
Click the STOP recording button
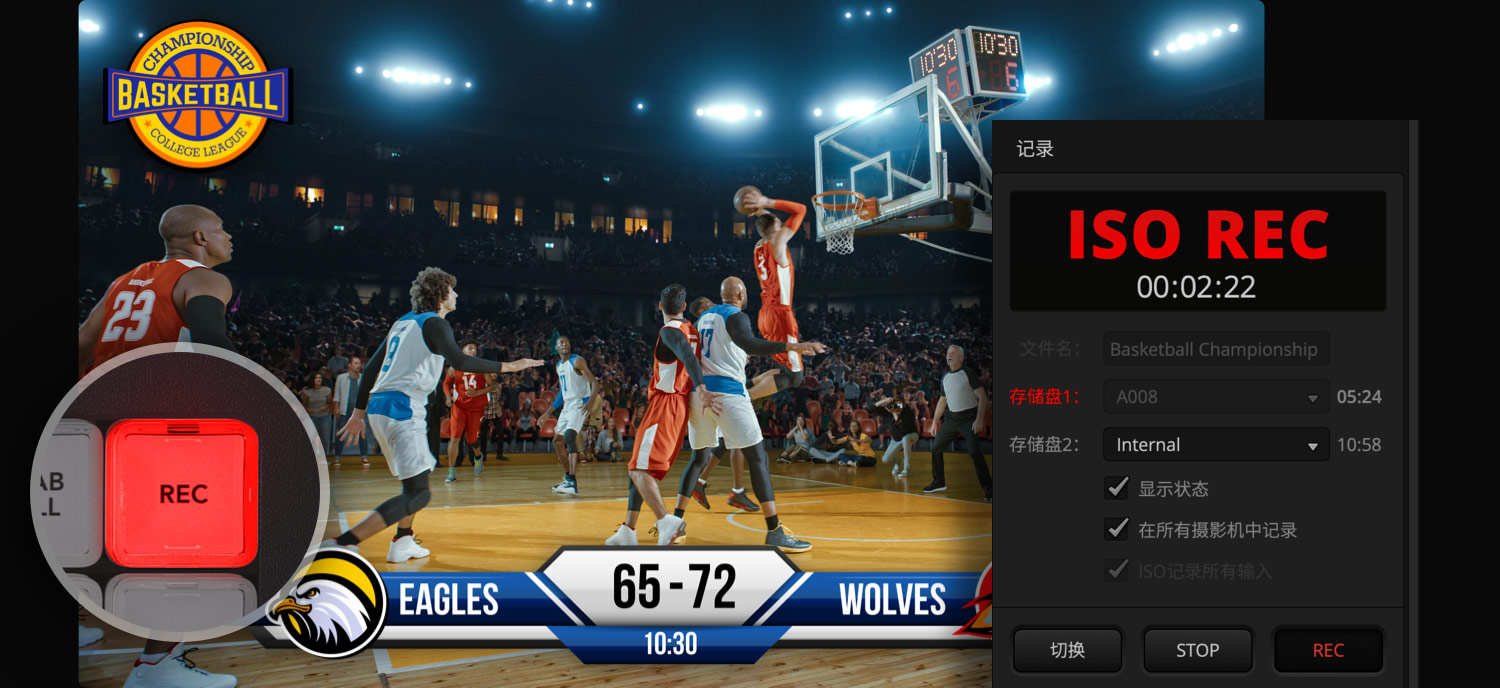[x=1197, y=650]
